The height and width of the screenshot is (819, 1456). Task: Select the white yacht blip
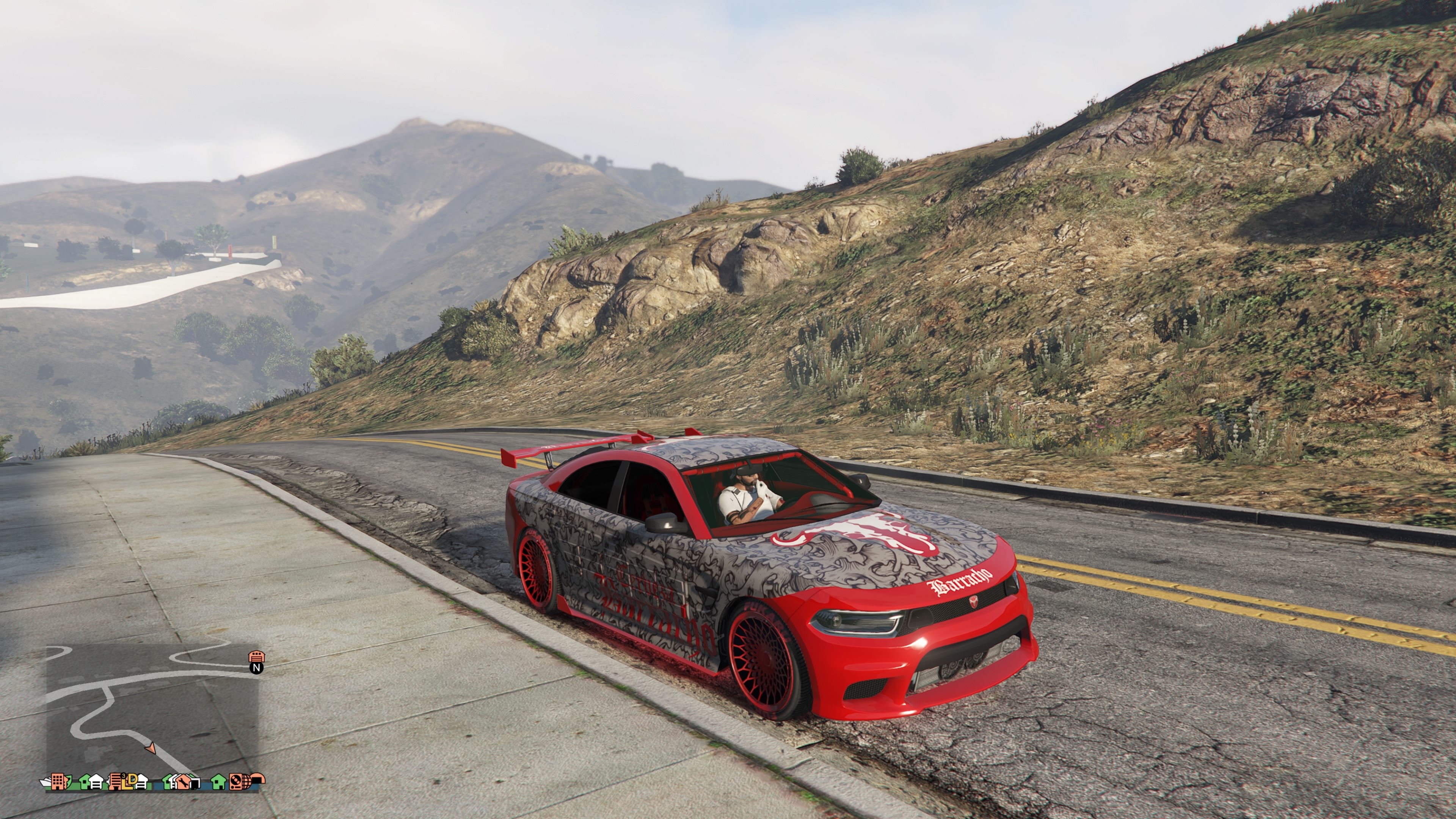(x=45, y=783)
